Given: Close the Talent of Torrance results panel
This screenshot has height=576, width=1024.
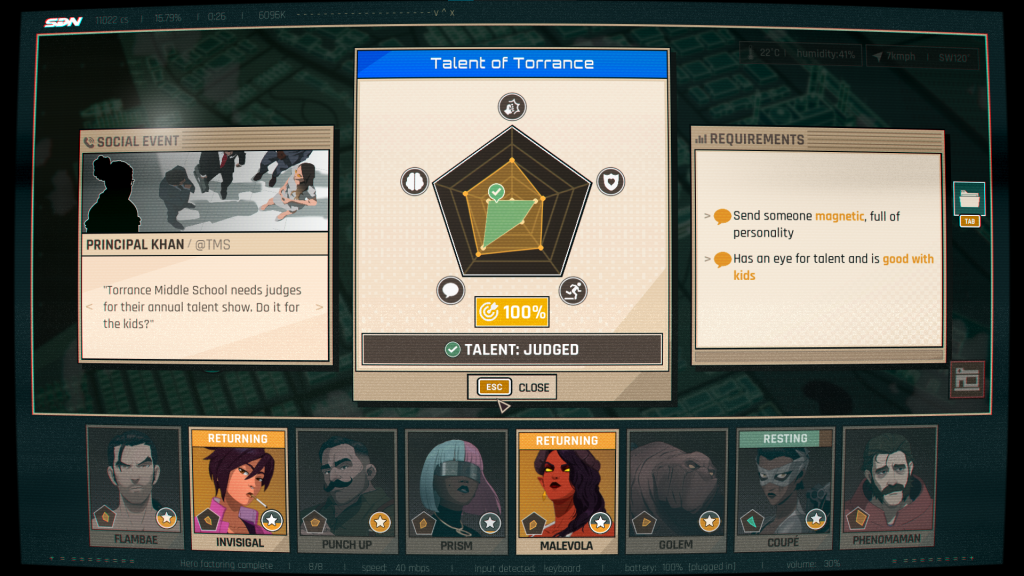Looking at the screenshot, I should tap(511, 387).
